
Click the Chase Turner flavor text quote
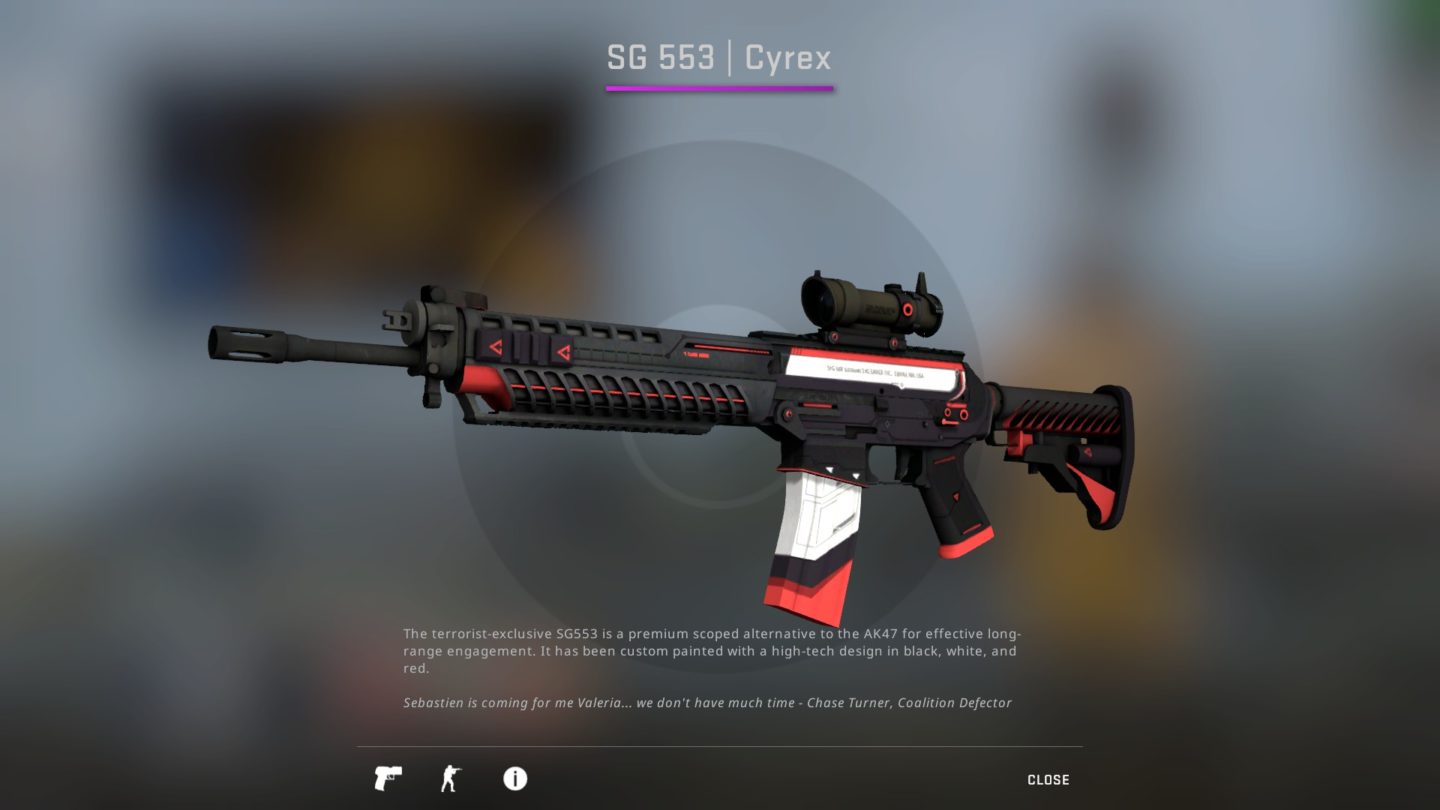pyautogui.click(x=706, y=702)
